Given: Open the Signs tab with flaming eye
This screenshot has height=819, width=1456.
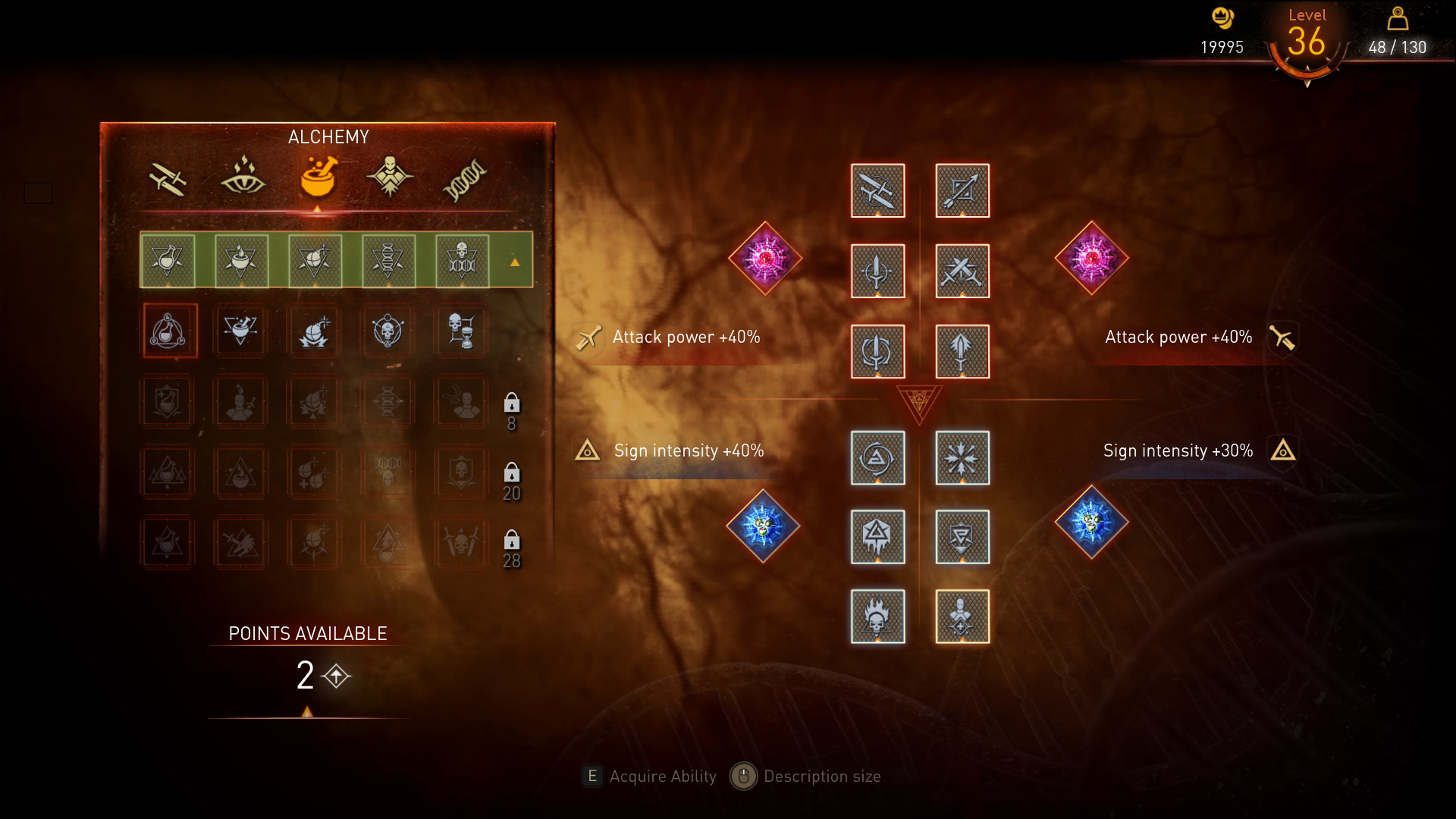Looking at the screenshot, I should click(243, 177).
